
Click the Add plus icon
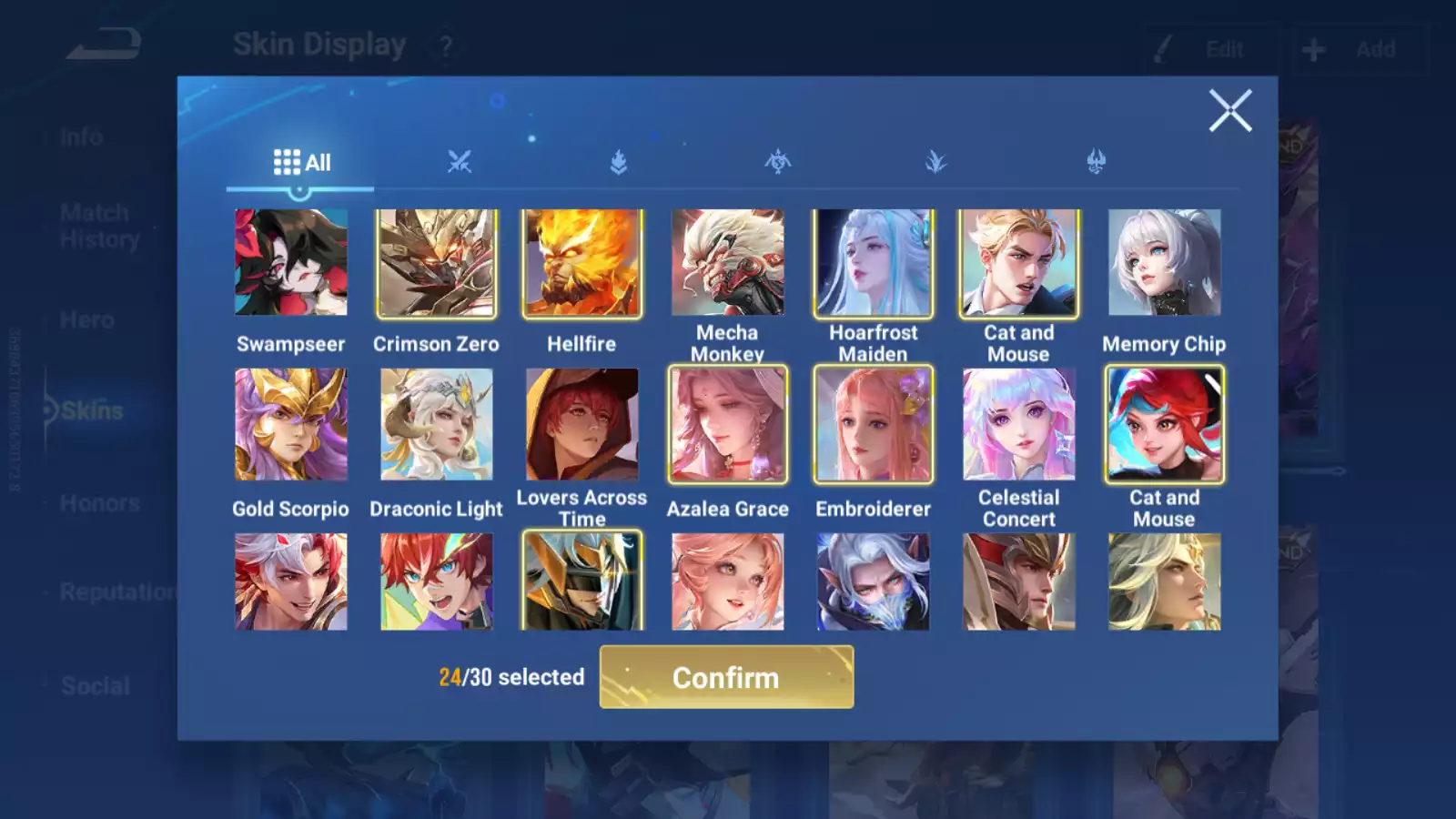pos(1312,48)
